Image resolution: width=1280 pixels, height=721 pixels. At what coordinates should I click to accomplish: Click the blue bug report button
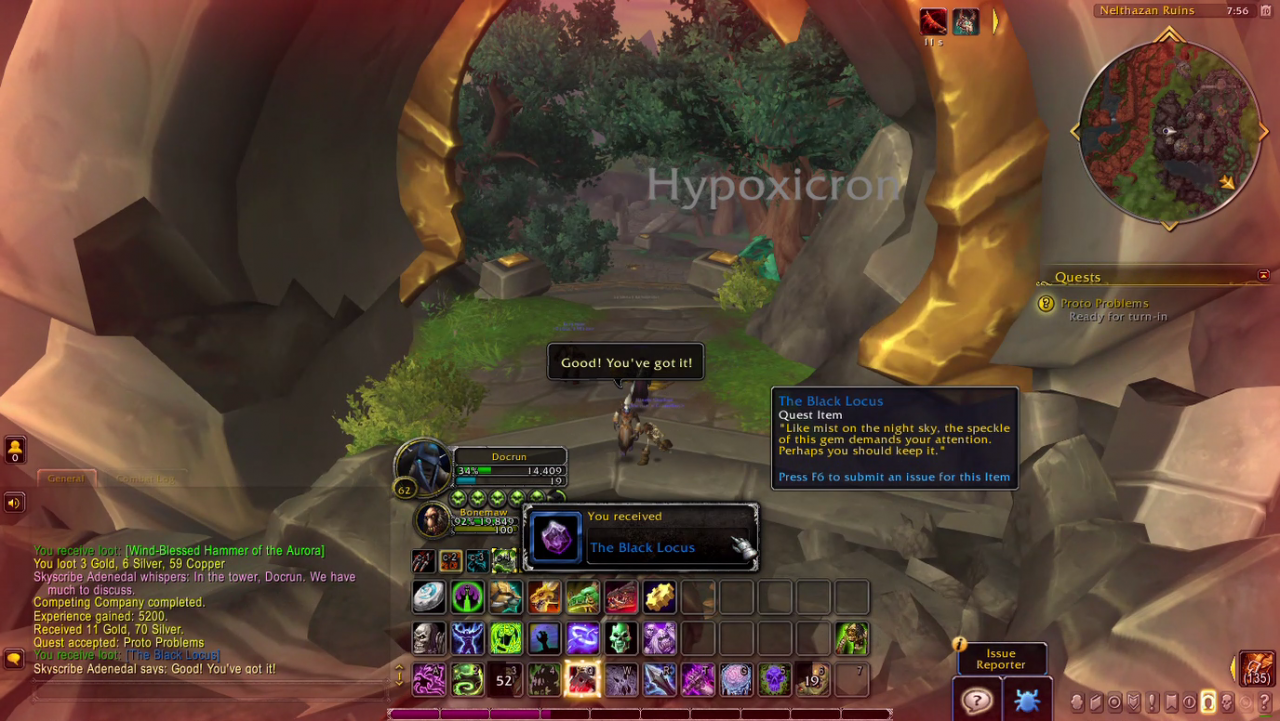tap(1026, 700)
